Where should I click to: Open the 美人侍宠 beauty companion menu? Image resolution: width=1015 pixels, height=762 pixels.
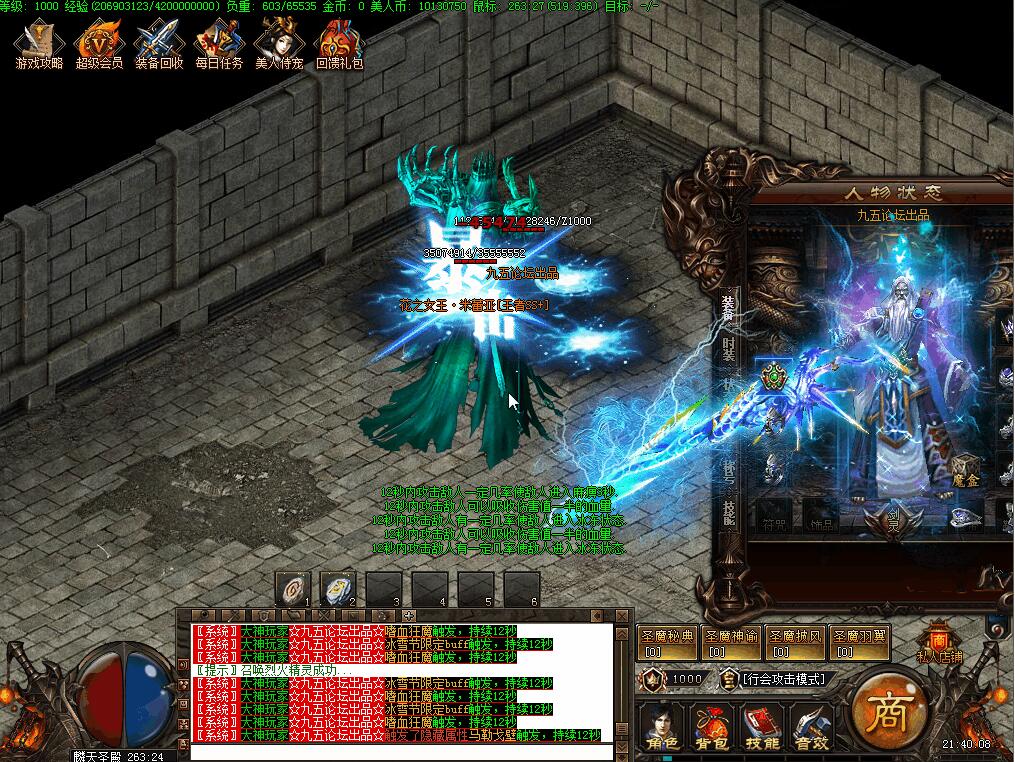pyautogui.click(x=279, y=45)
